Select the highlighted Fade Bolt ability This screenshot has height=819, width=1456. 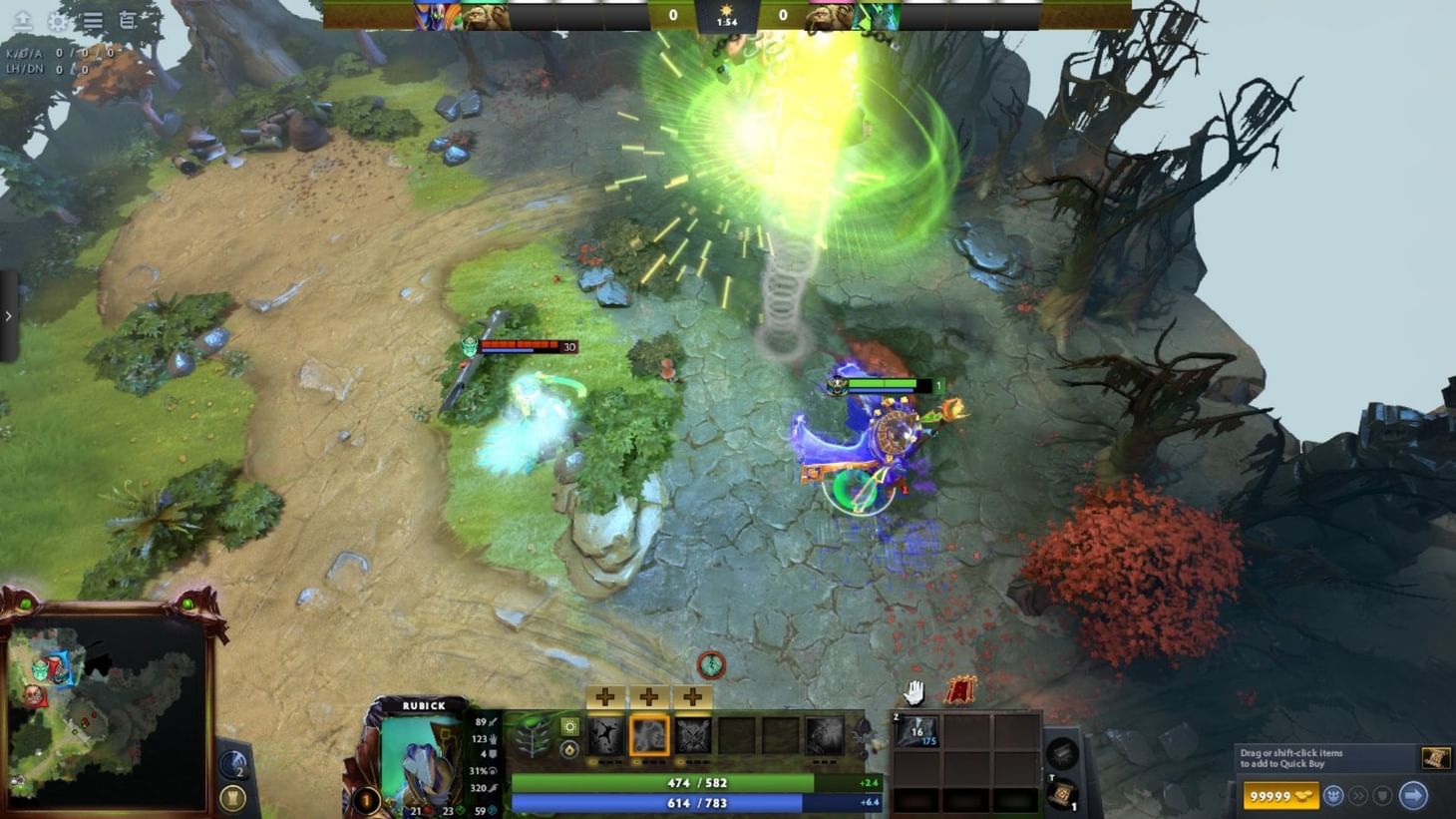click(649, 736)
